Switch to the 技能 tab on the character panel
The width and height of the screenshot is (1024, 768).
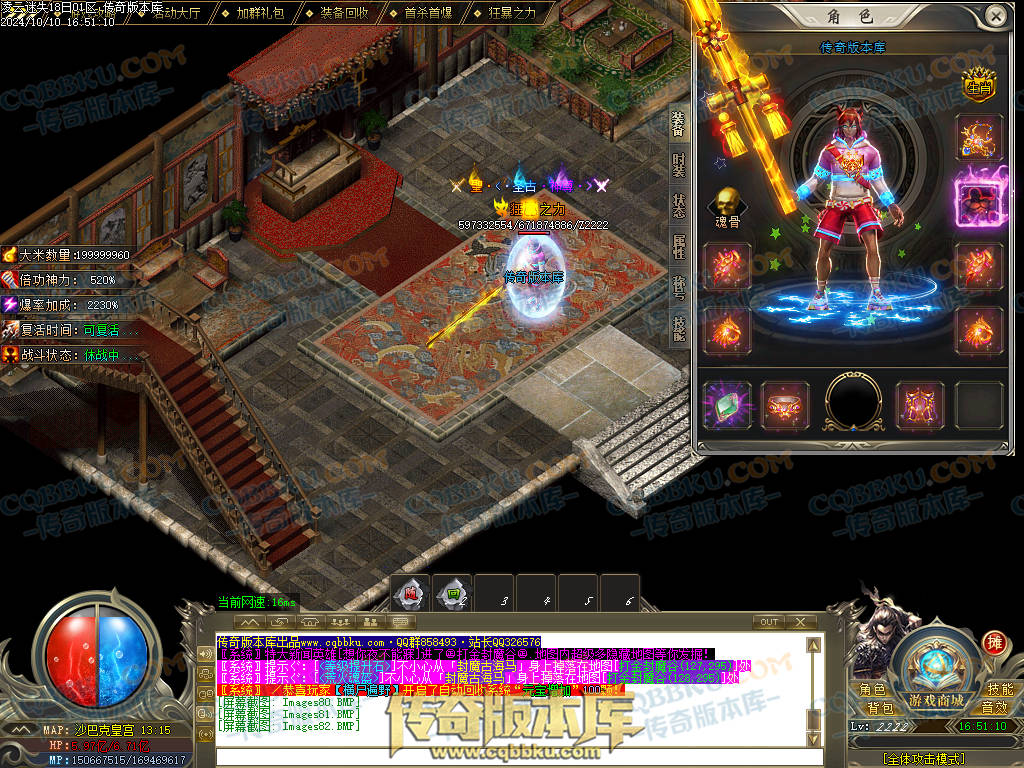tap(679, 330)
